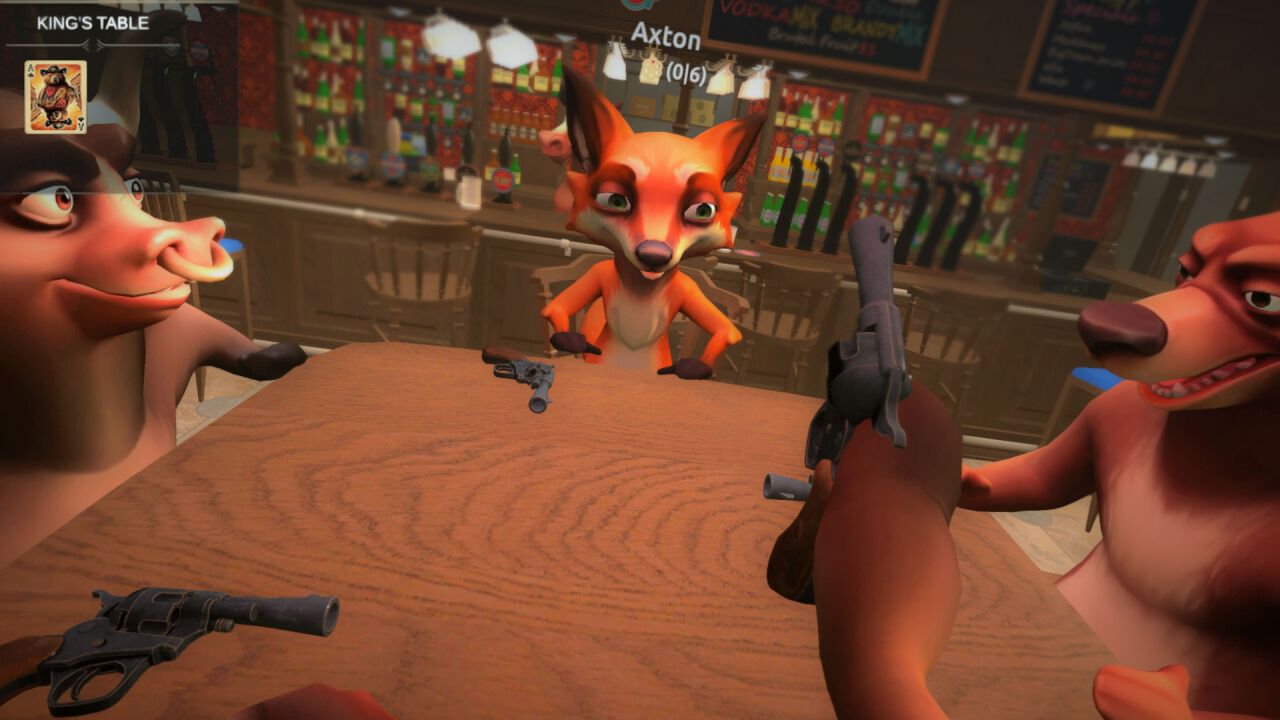1280x720 pixels.
Task: Toggle the round badge pin on the vest strap
Action: [168, 43]
